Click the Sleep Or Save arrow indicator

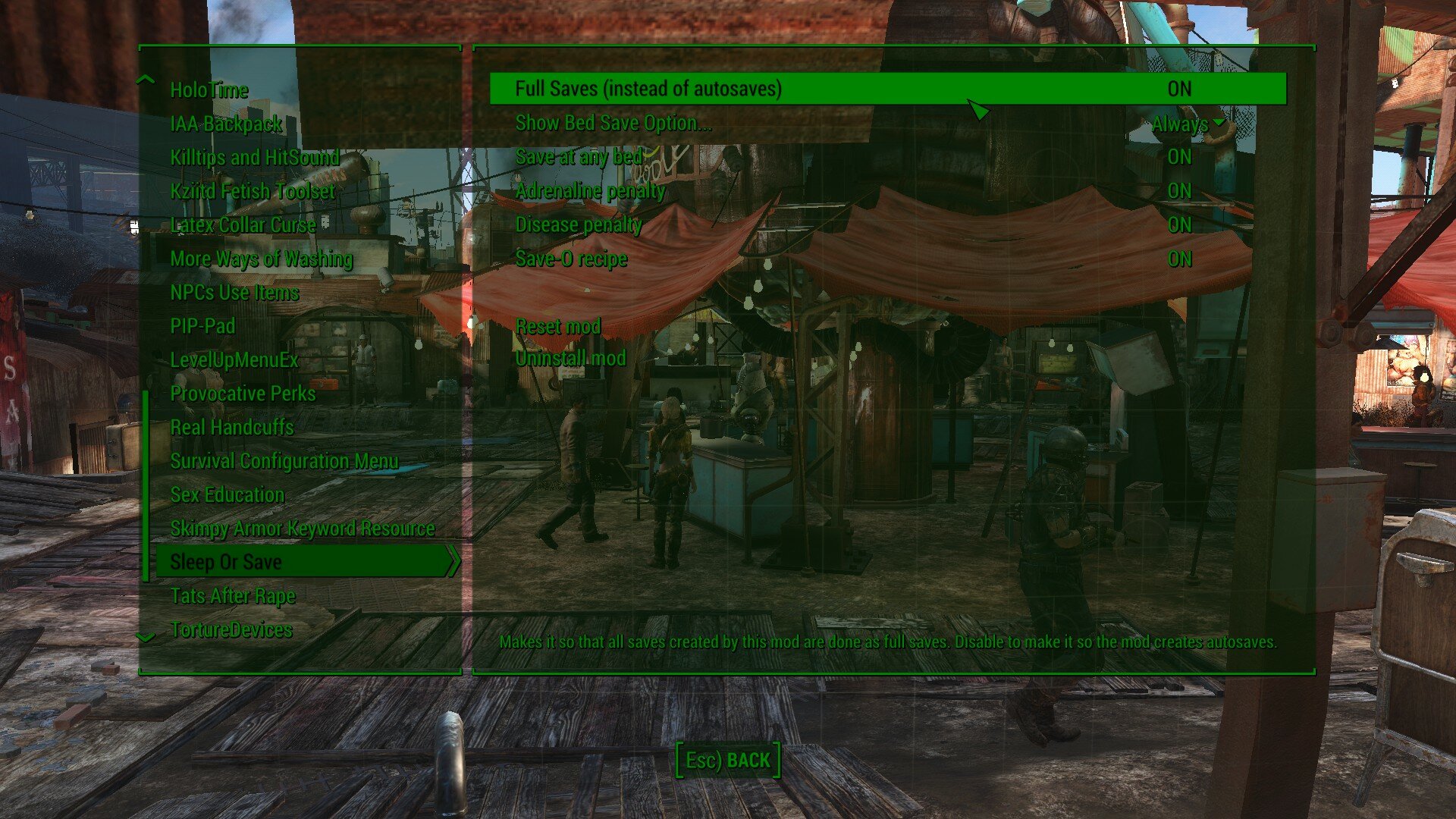click(453, 563)
